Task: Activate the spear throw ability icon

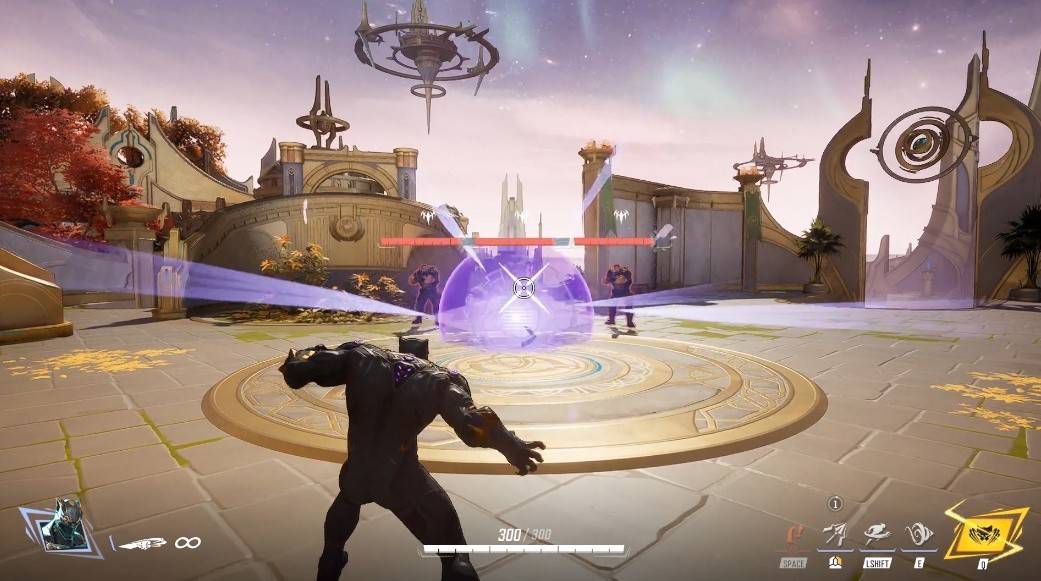Action: [x=836, y=535]
